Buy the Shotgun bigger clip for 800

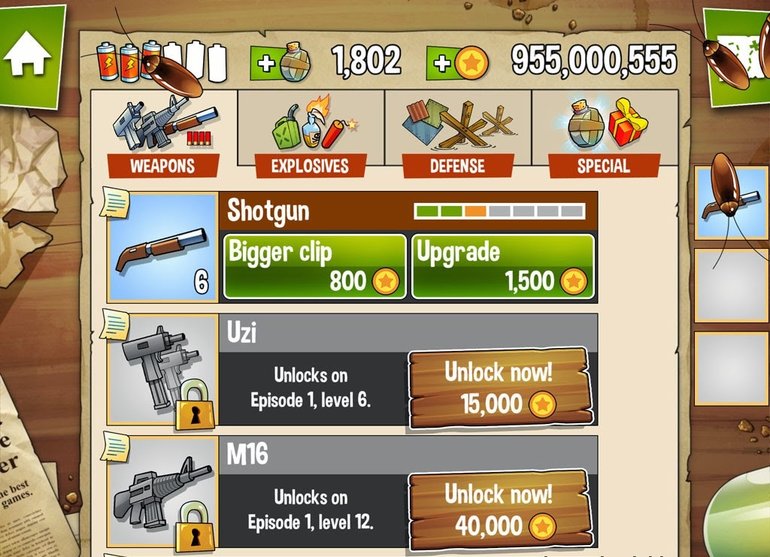[314, 266]
